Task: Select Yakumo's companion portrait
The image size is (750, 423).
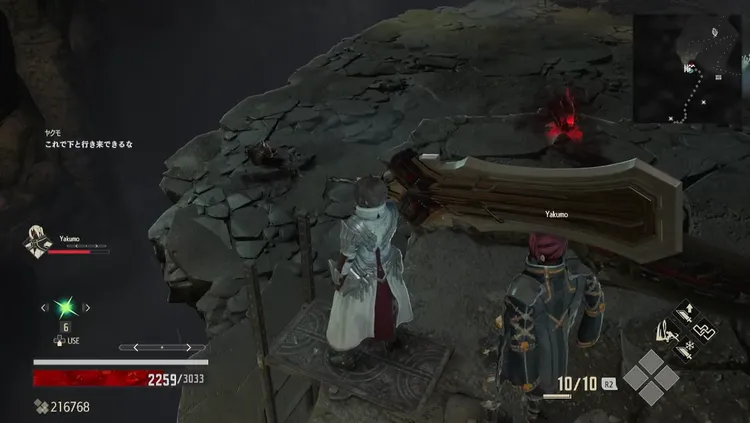Action: [37, 243]
